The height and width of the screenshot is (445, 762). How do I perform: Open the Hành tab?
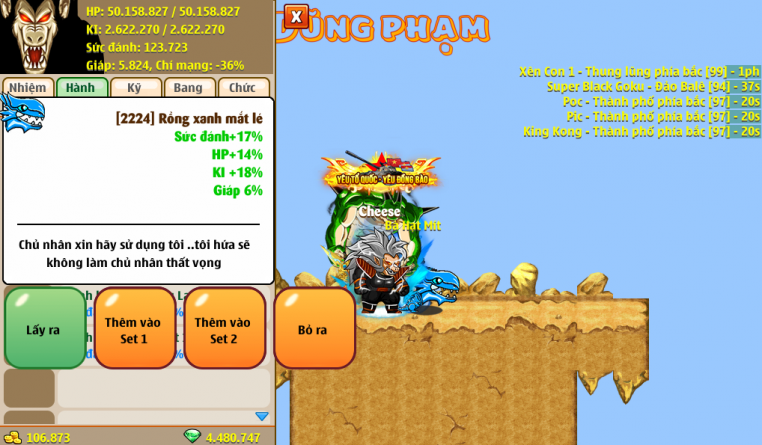tap(81, 87)
